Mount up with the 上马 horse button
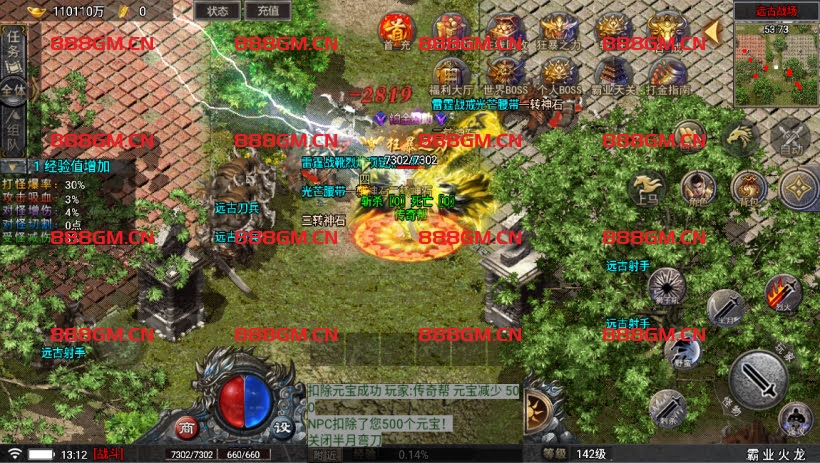 (647, 188)
